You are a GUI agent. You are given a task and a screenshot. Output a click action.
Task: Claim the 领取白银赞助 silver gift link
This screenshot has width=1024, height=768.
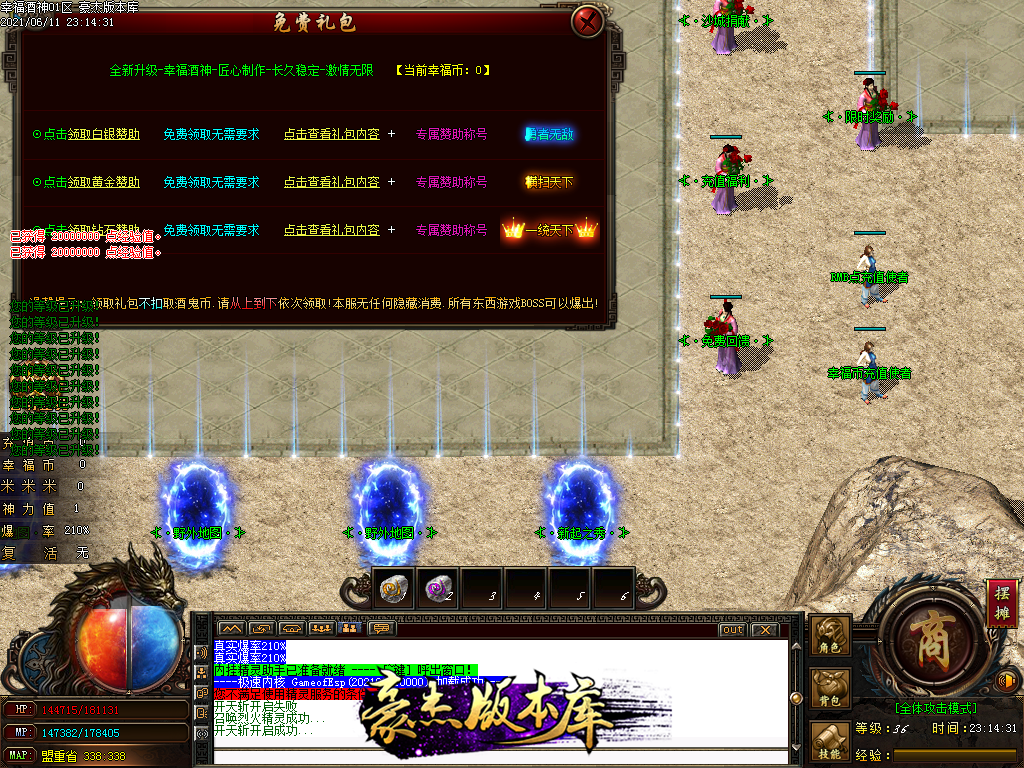[x=104, y=134]
